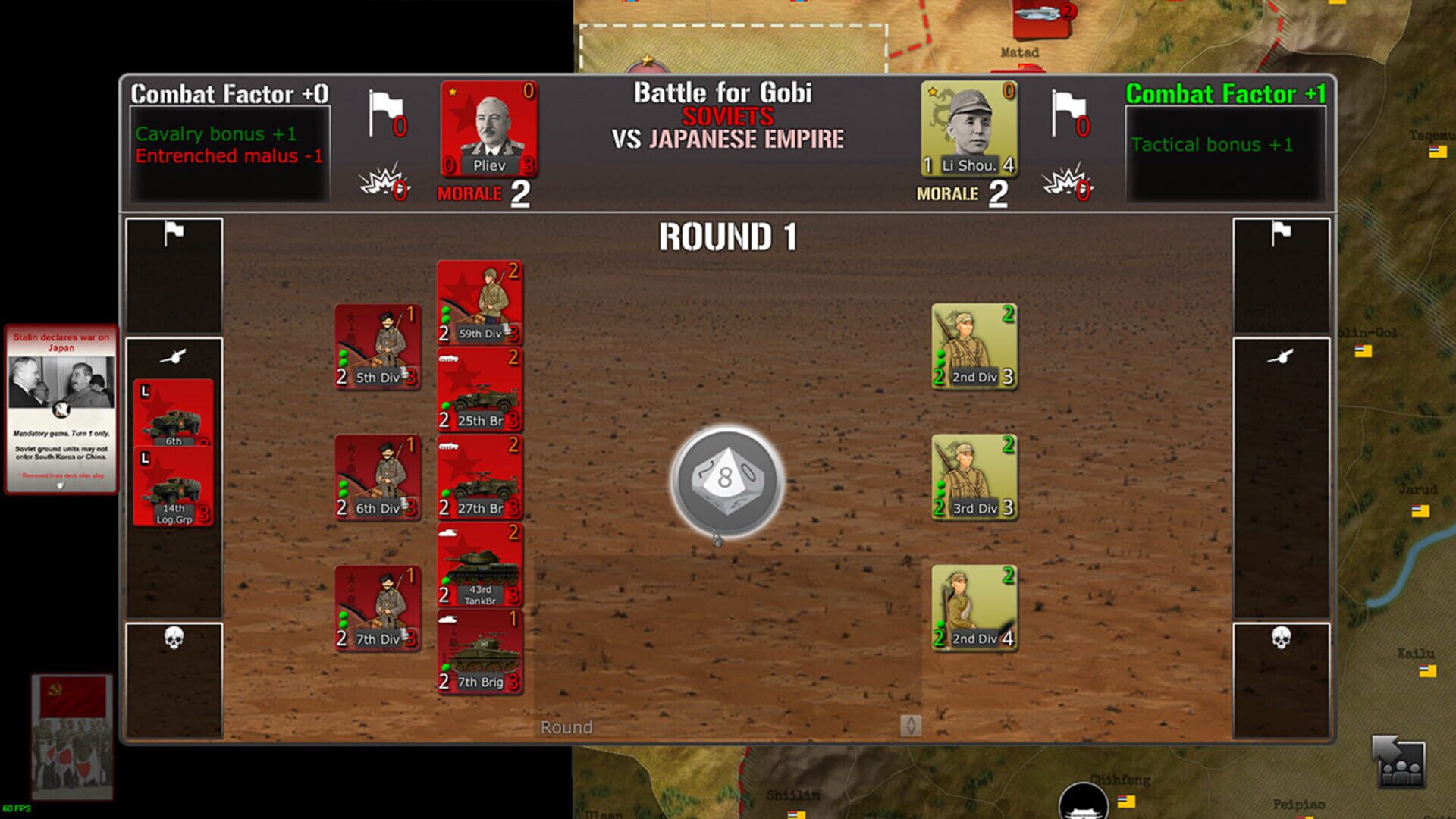Select Pliev's commander portrait
The height and width of the screenshot is (819, 1456).
tap(489, 130)
